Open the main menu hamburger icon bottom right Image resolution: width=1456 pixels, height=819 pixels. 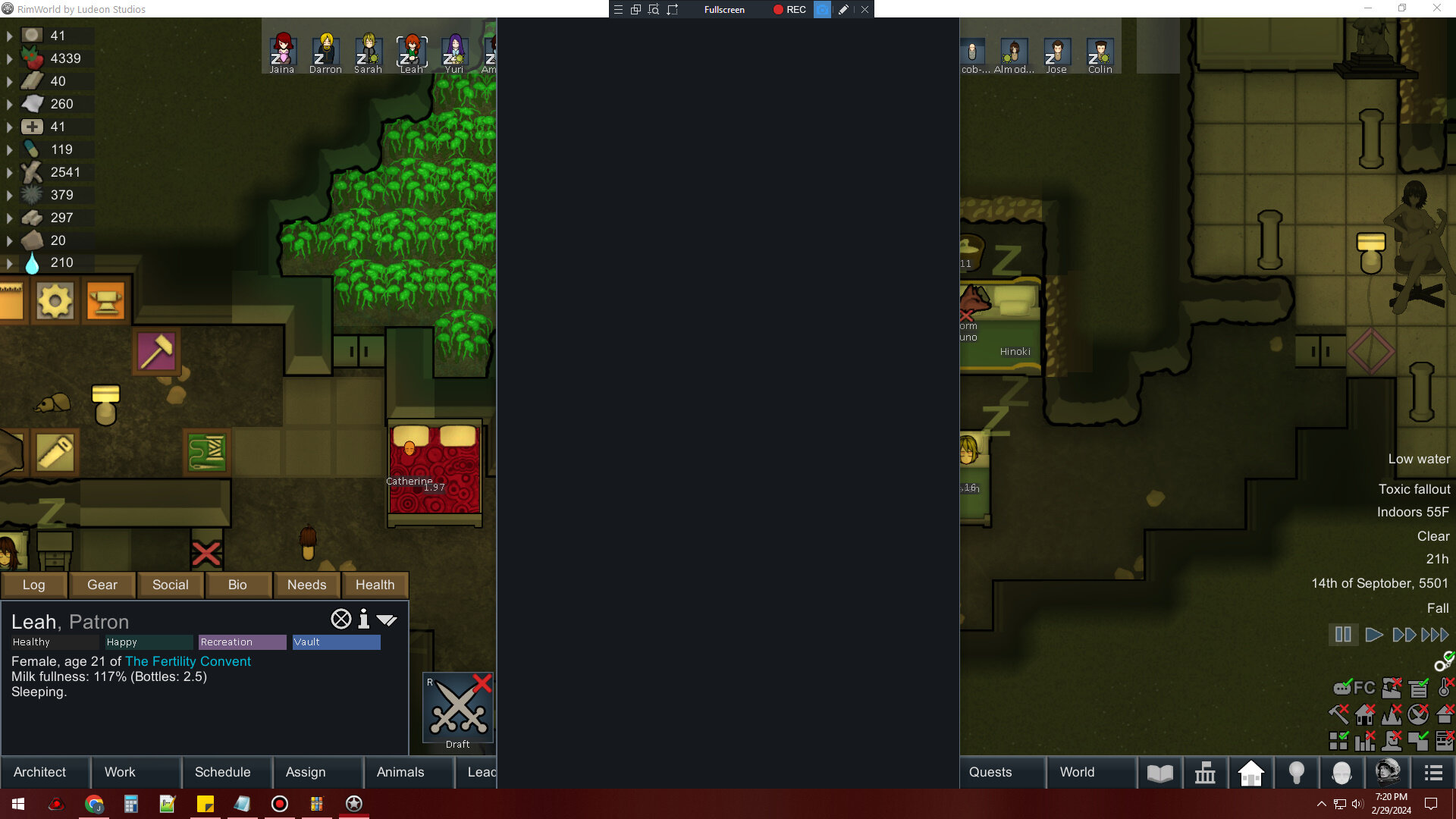coord(1433,773)
